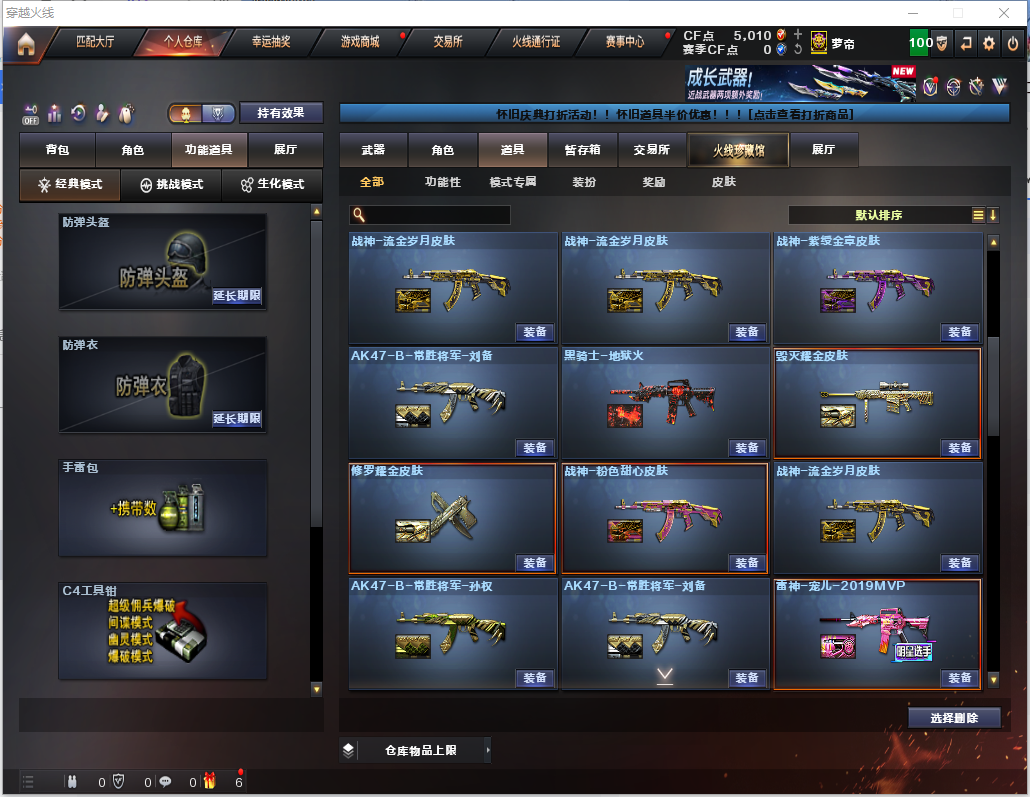Screen dimensions: 1030x797
Task: Go to the home lobby icon
Action: click(x=25, y=44)
